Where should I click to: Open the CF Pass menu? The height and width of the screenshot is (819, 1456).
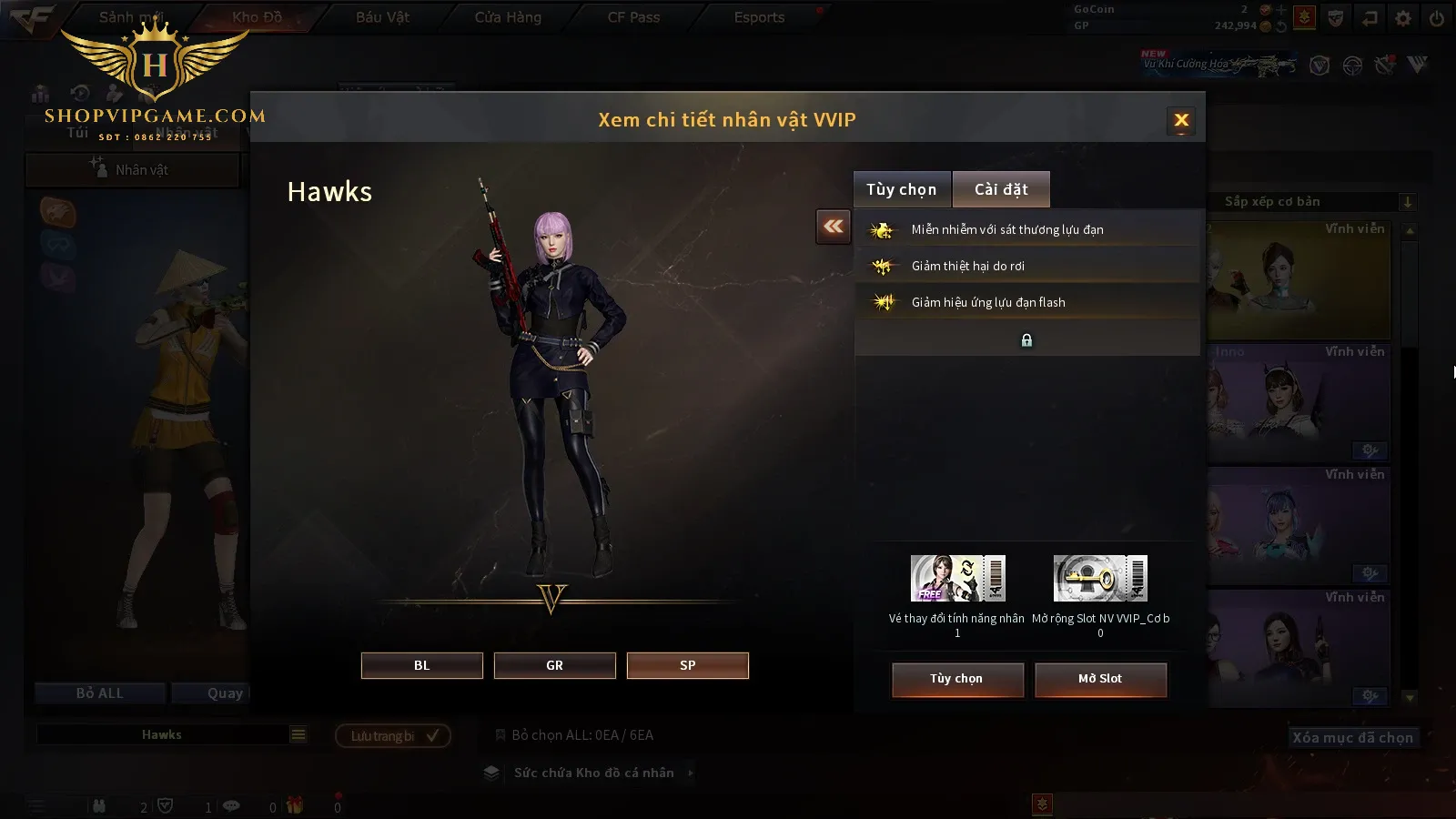[633, 17]
